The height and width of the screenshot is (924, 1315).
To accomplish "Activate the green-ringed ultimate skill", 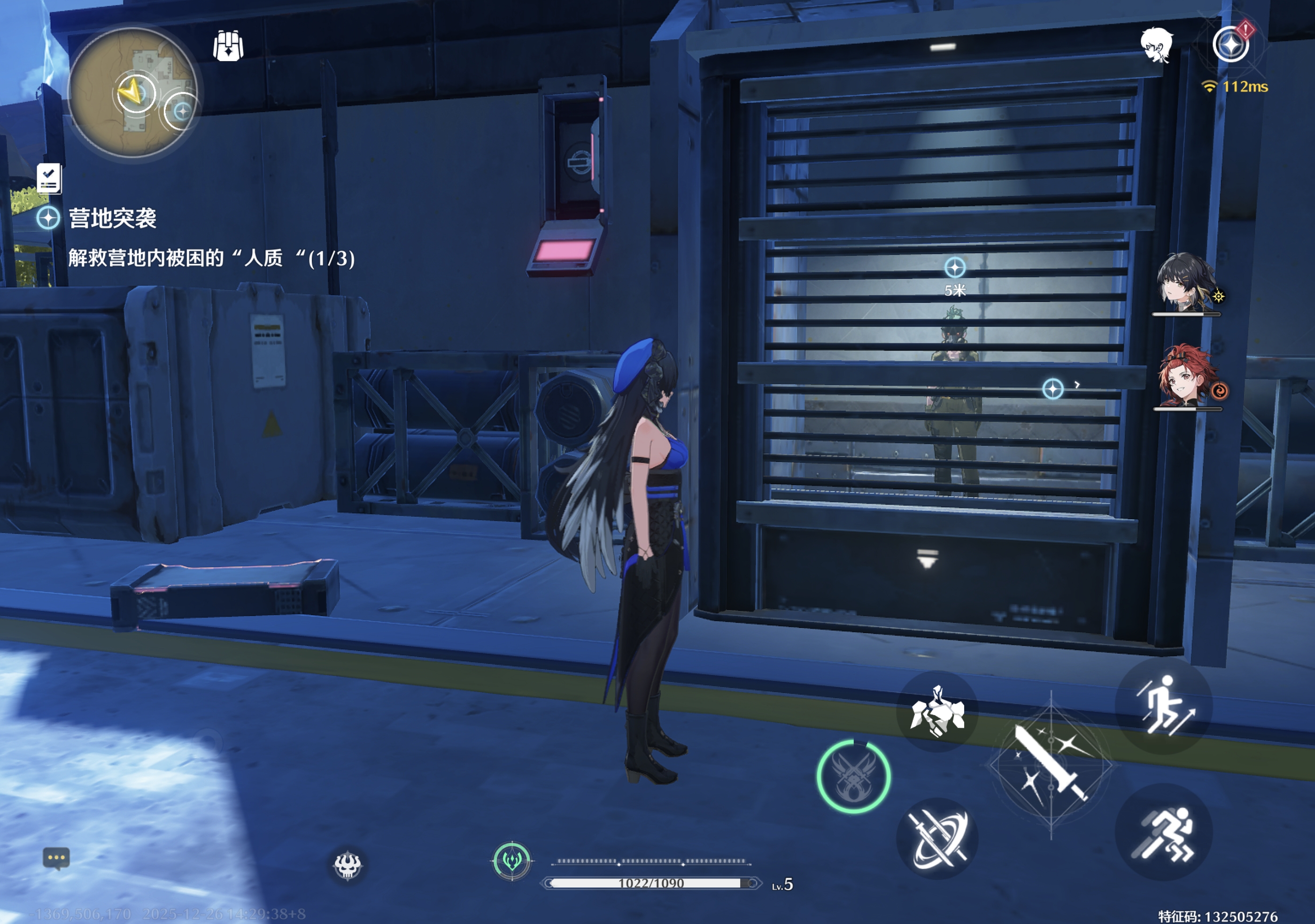I will click(853, 777).
